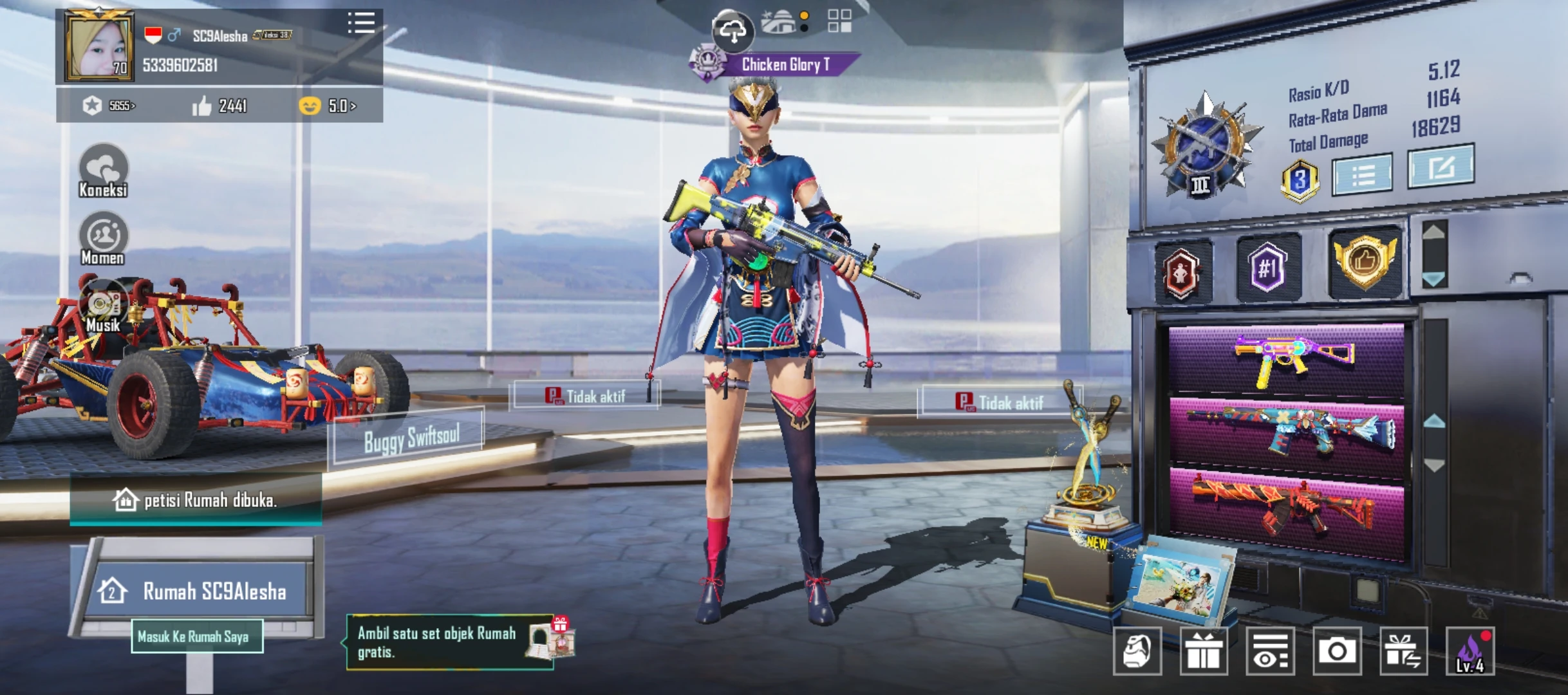Select the Chicken Glory title banner
Viewport: 1568px width, 695px height.
coord(784,64)
